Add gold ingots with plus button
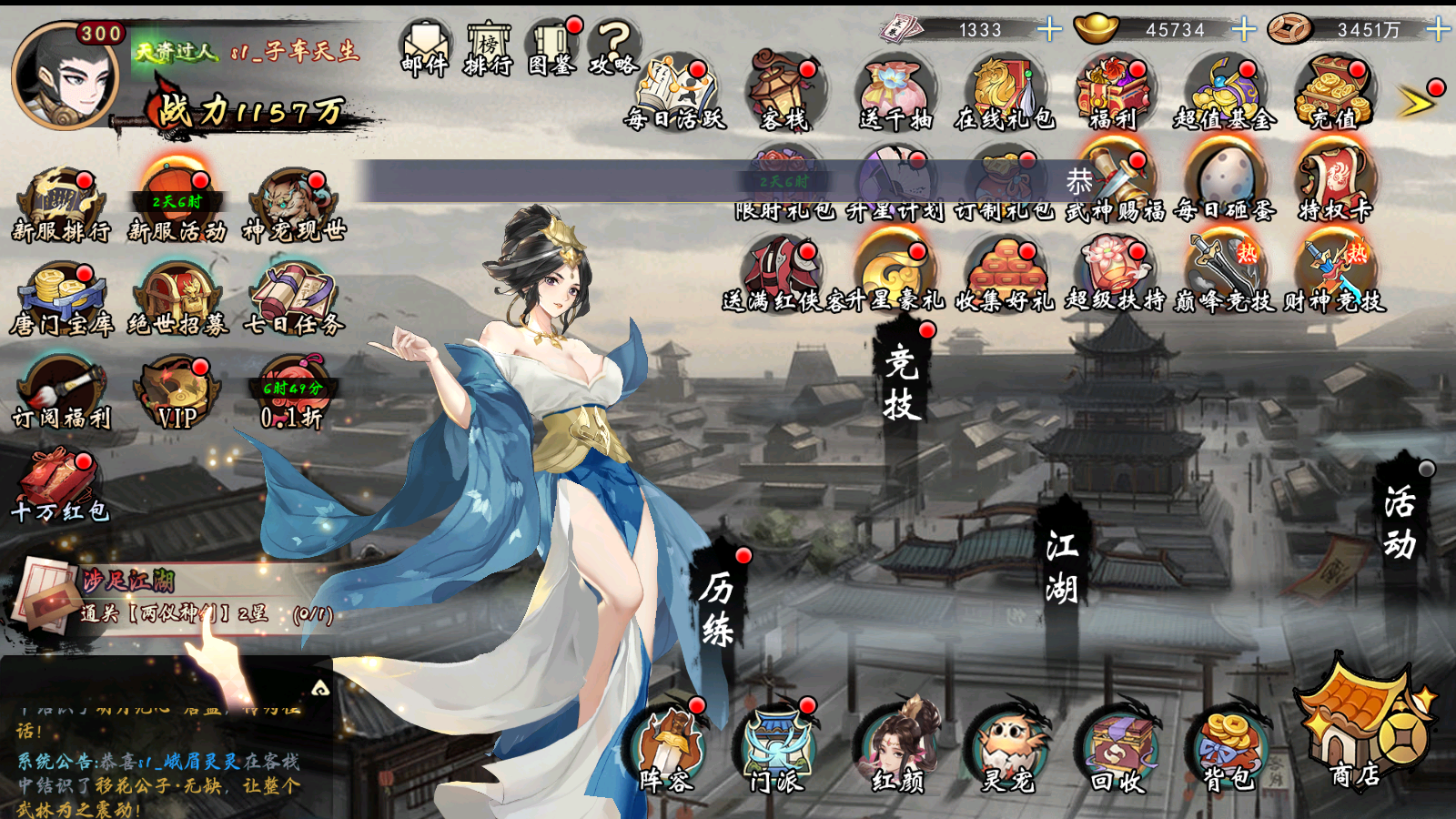Viewport: 1456px width, 819px height. click(x=1243, y=30)
